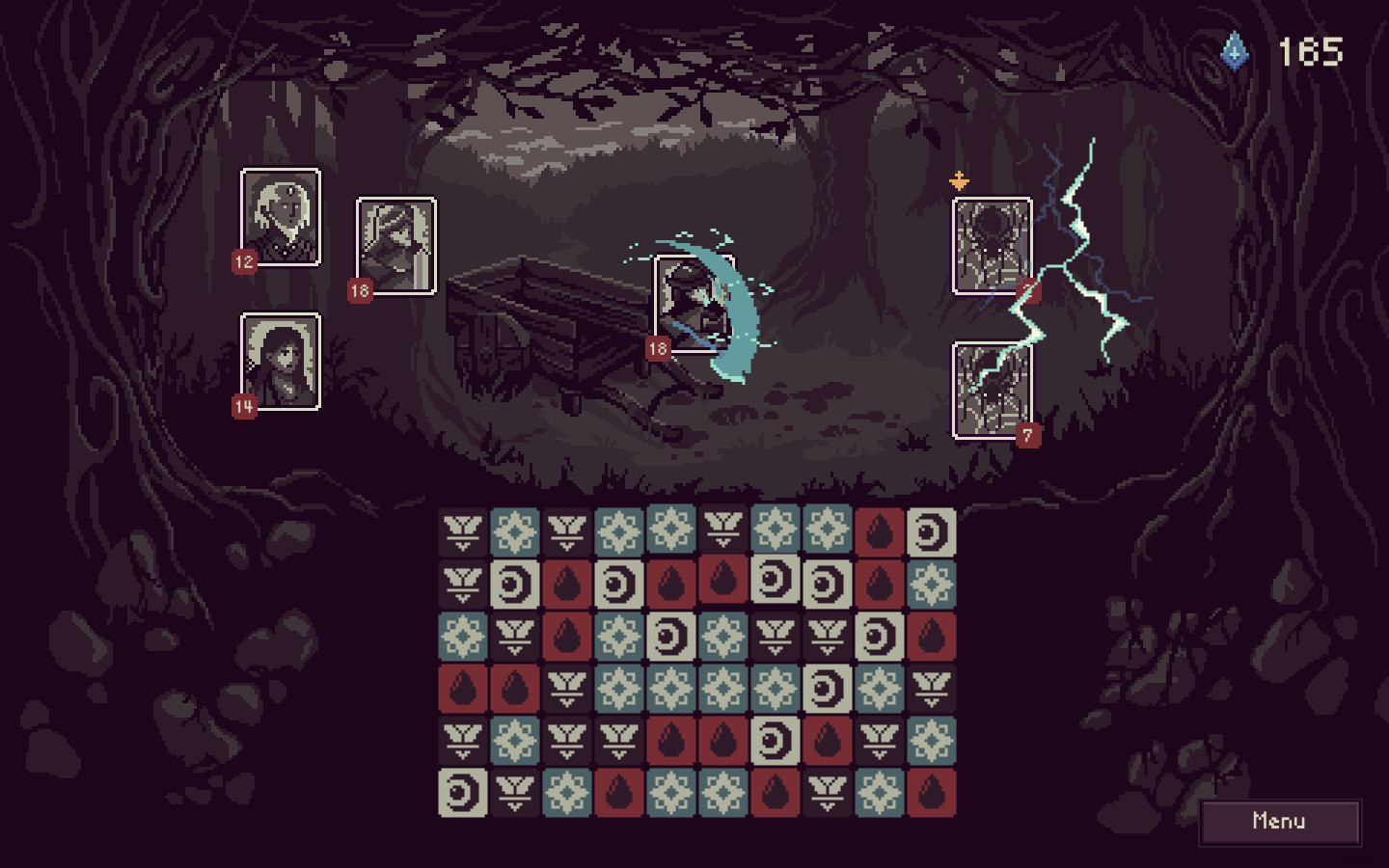
Task: Select a blue snowflake gem on the board
Action: (516, 530)
